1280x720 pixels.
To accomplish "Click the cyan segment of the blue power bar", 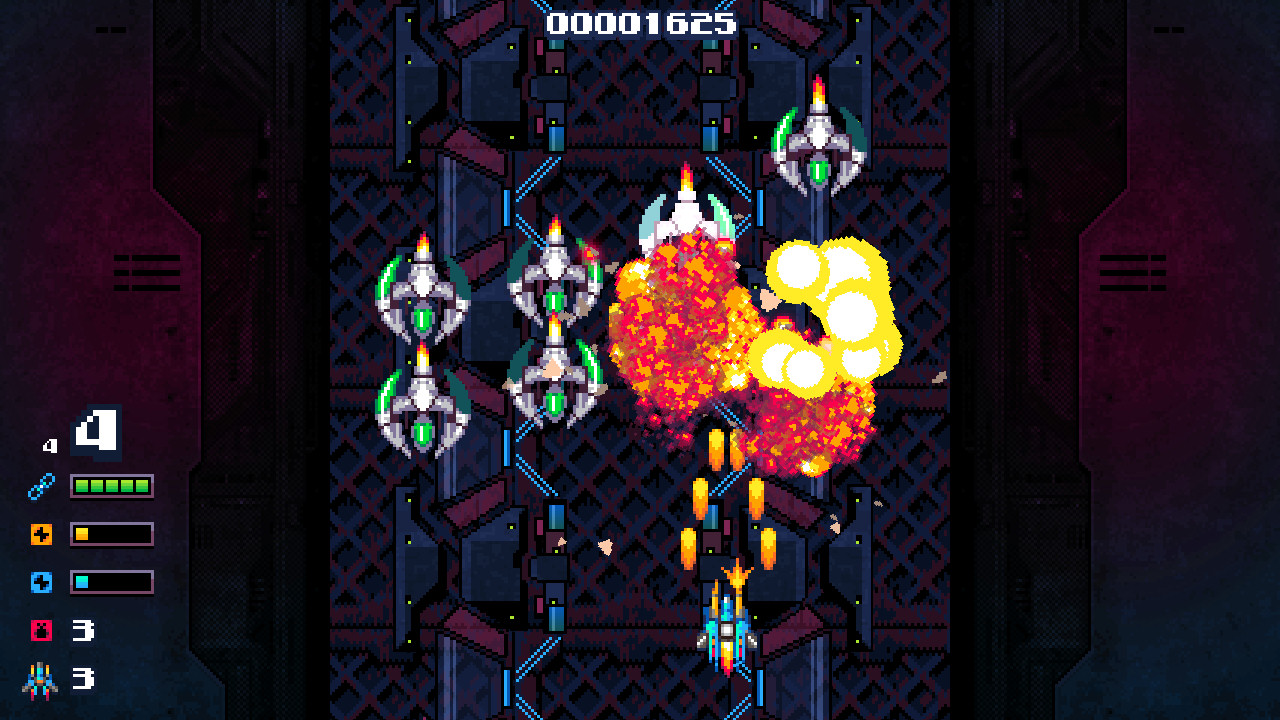I will [x=82, y=581].
